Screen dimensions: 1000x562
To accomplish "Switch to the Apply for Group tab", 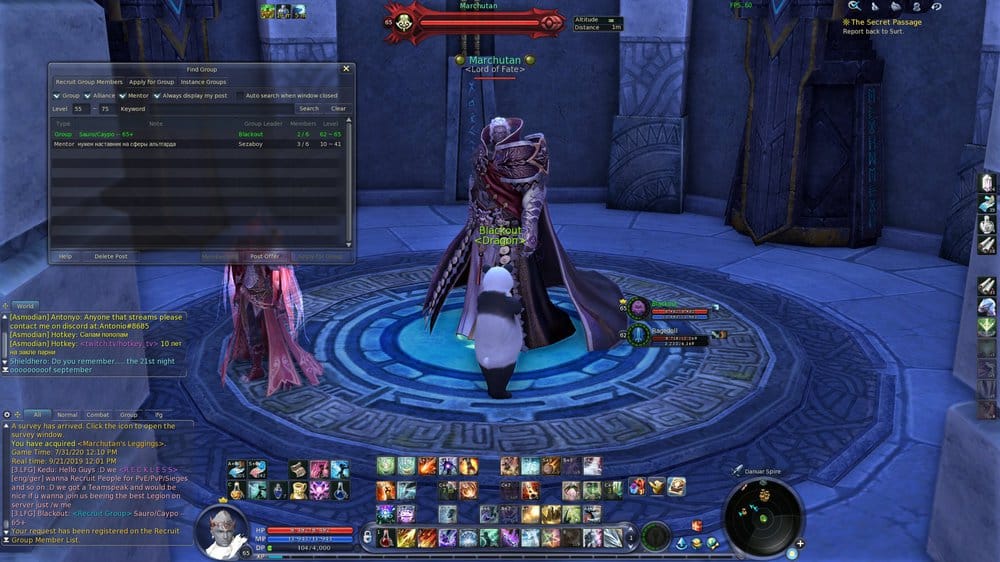I will pyautogui.click(x=152, y=82).
